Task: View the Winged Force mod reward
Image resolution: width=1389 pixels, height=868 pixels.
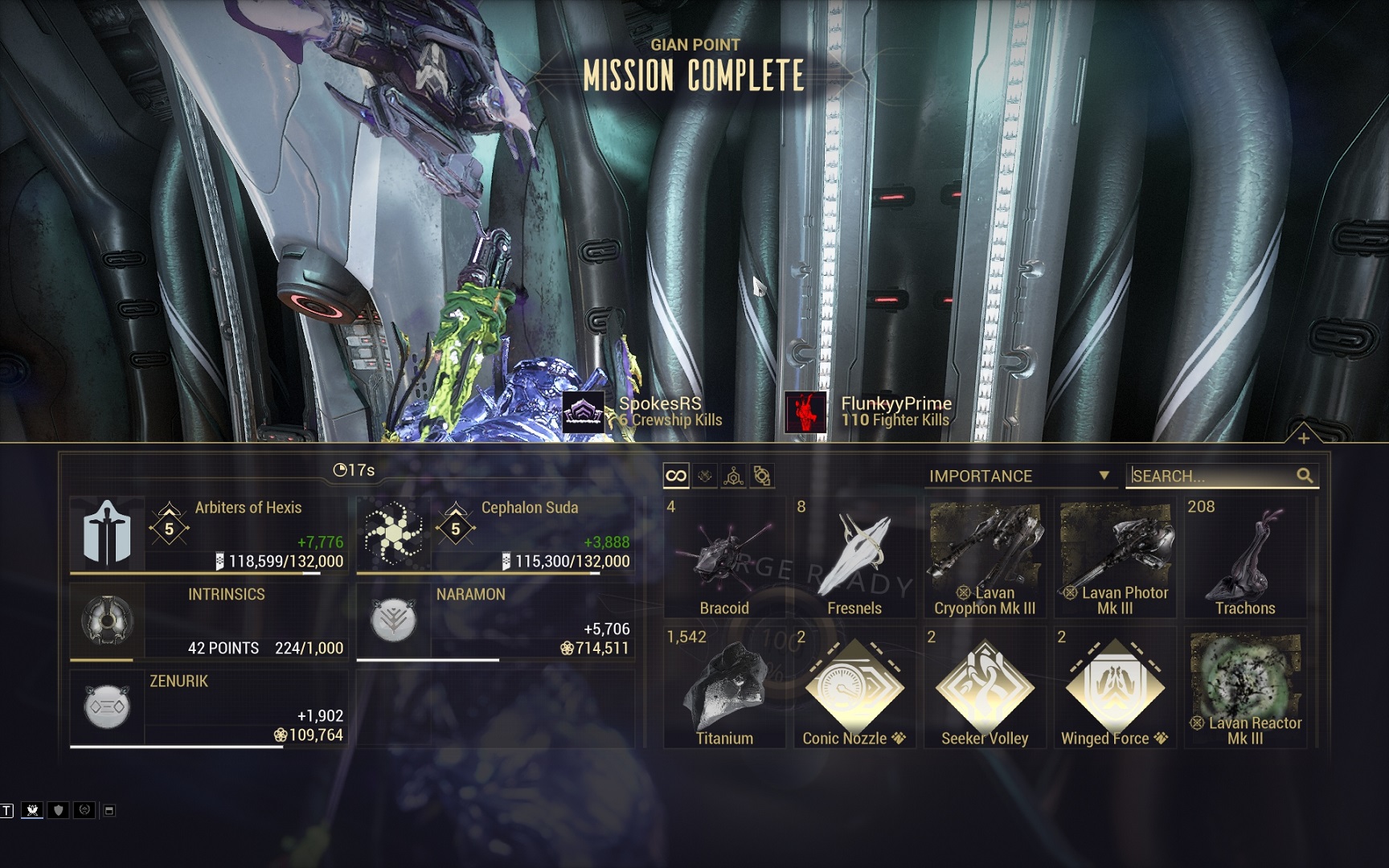Action: (x=1115, y=688)
